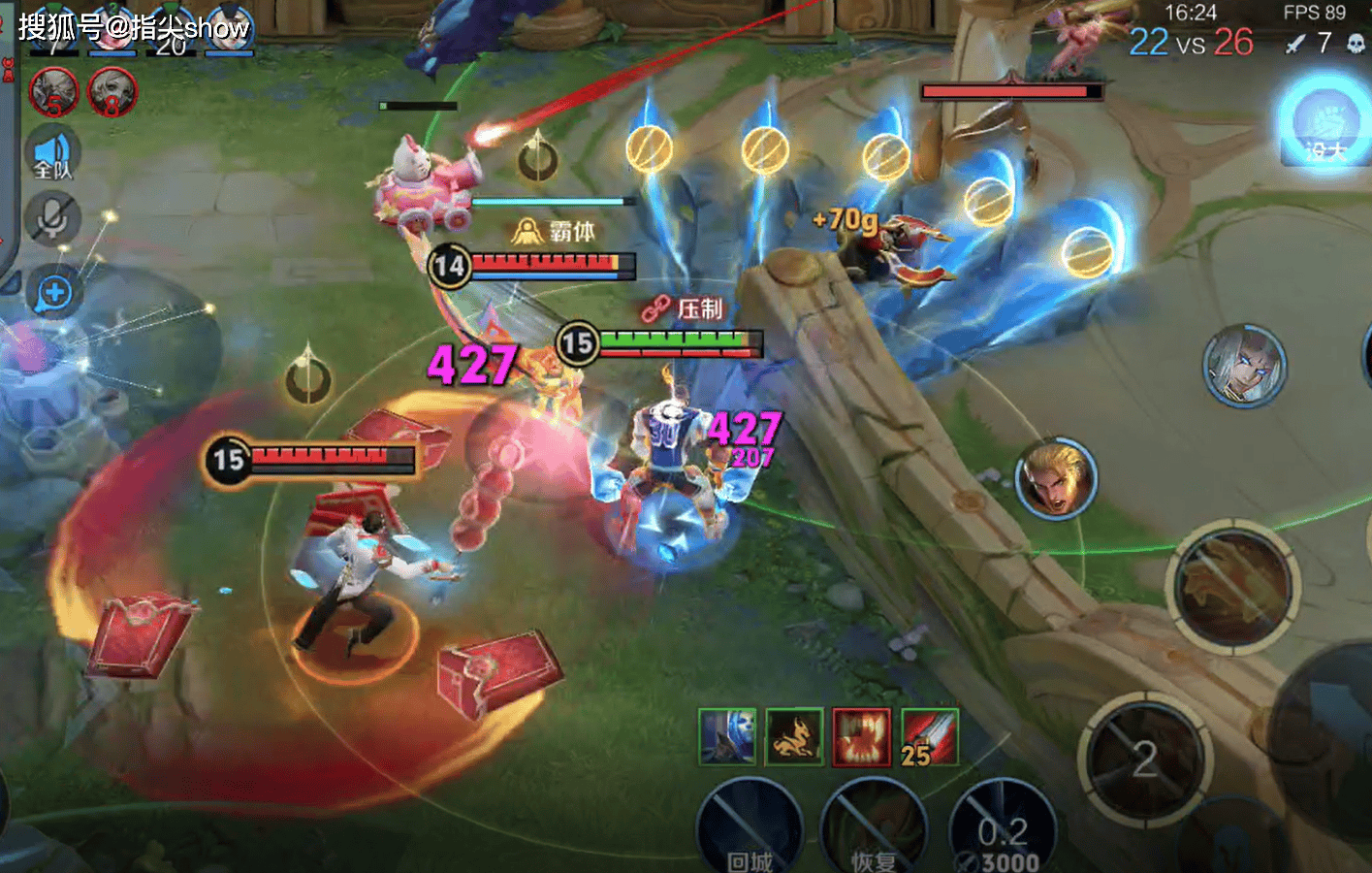Activate the summoner spell showing 0.2 cooldown
Image resolution: width=1372 pixels, height=873 pixels.
1003,830
